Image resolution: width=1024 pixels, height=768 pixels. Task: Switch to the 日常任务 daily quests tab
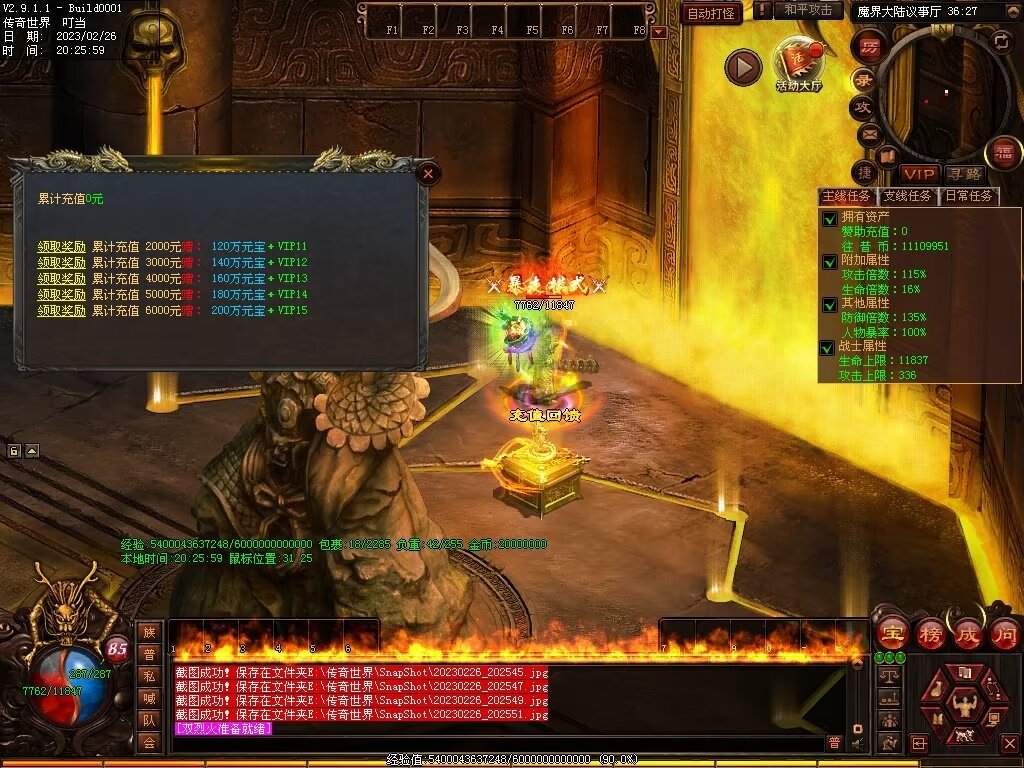click(969, 196)
